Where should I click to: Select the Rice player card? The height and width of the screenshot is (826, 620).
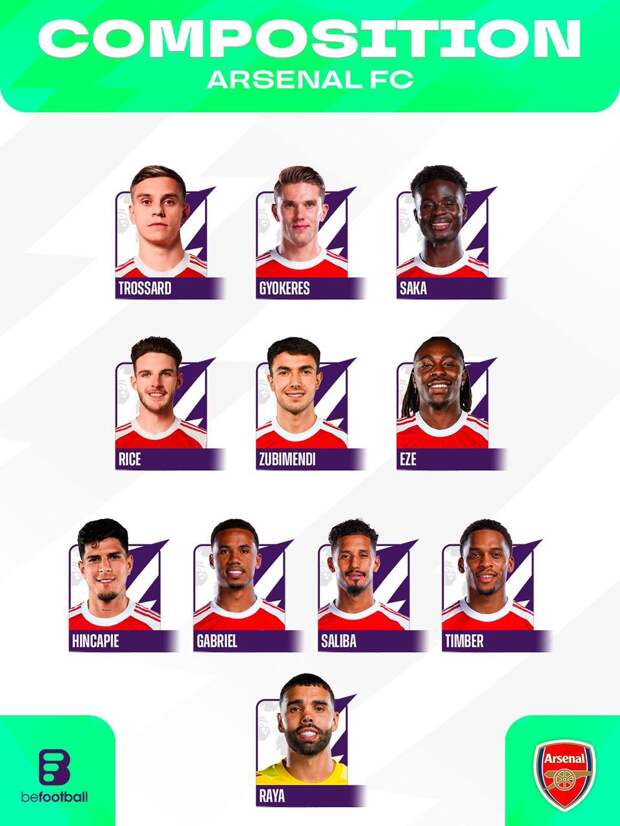tap(164, 407)
